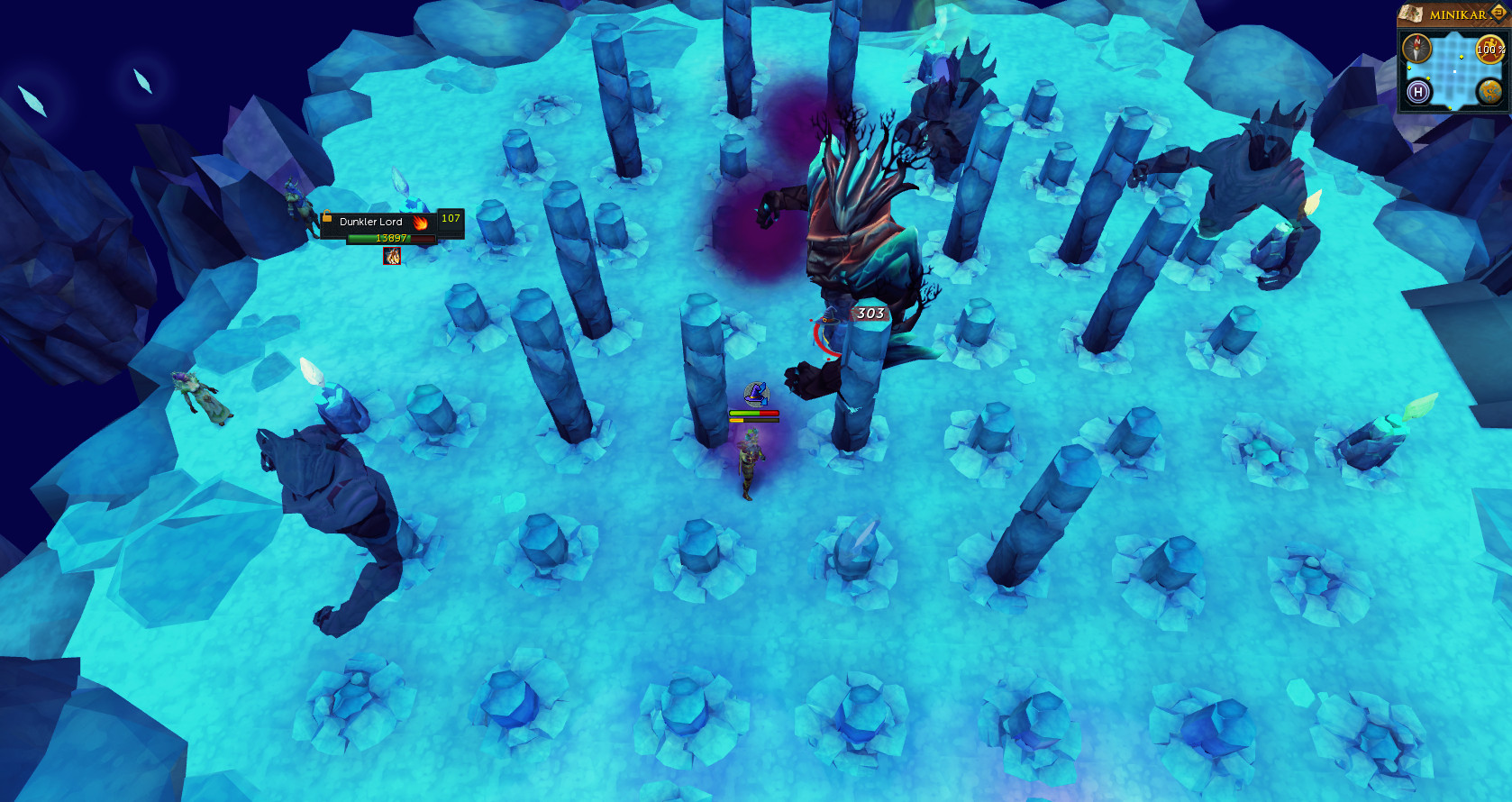Viewport: 1512px width, 802px height.
Task: Click the folded map icon in Minikarte header
Action: pyautogui.click(x=1411, y=14)
